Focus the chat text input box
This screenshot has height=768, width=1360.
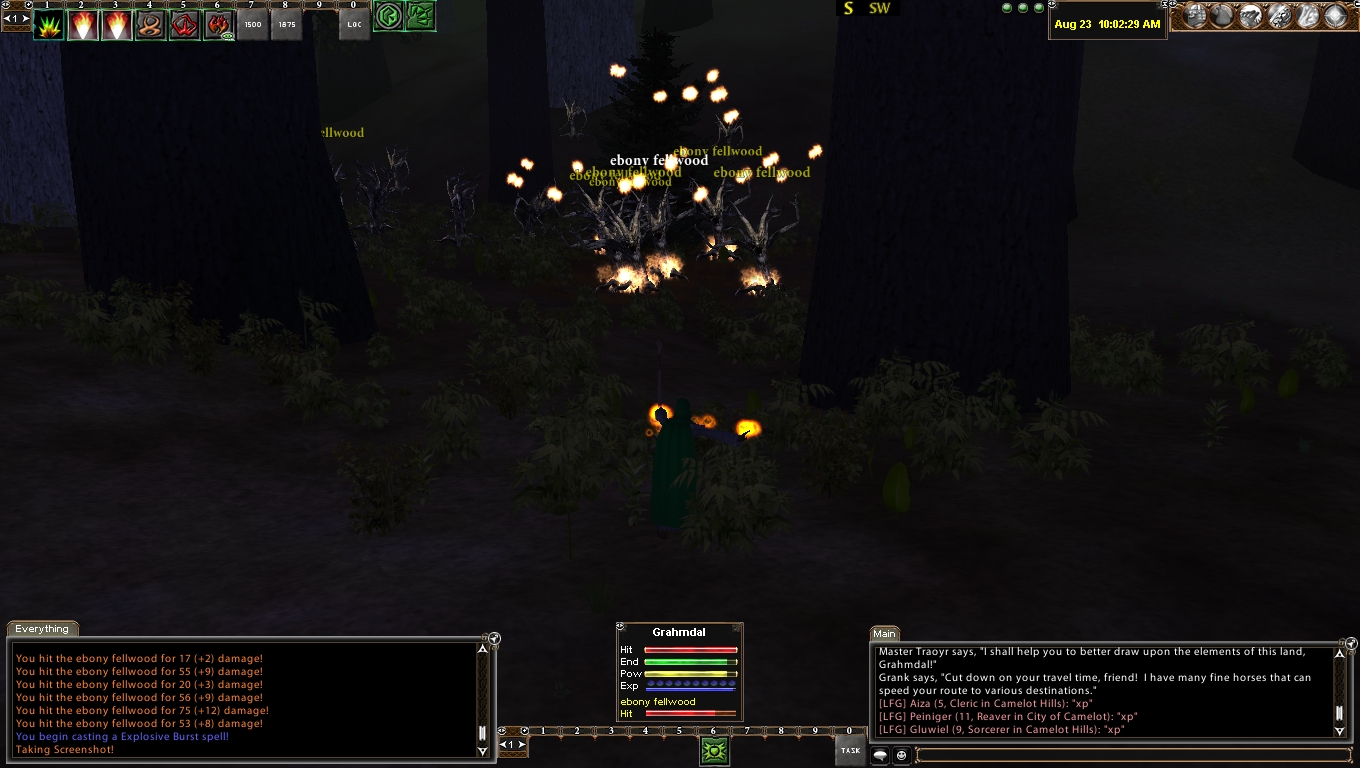coord(1130,755)
